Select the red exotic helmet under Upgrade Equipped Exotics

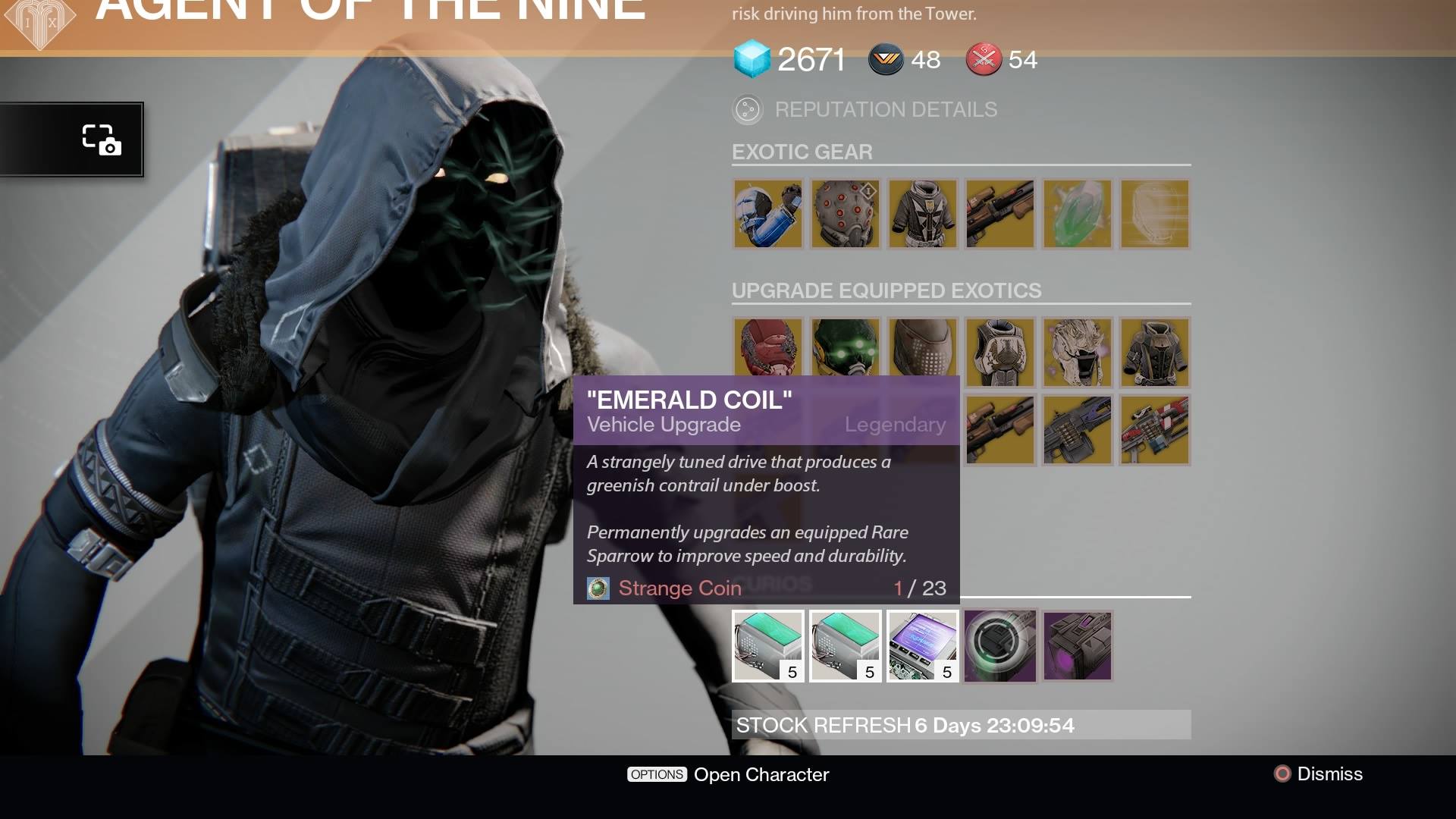click(767, 352)
